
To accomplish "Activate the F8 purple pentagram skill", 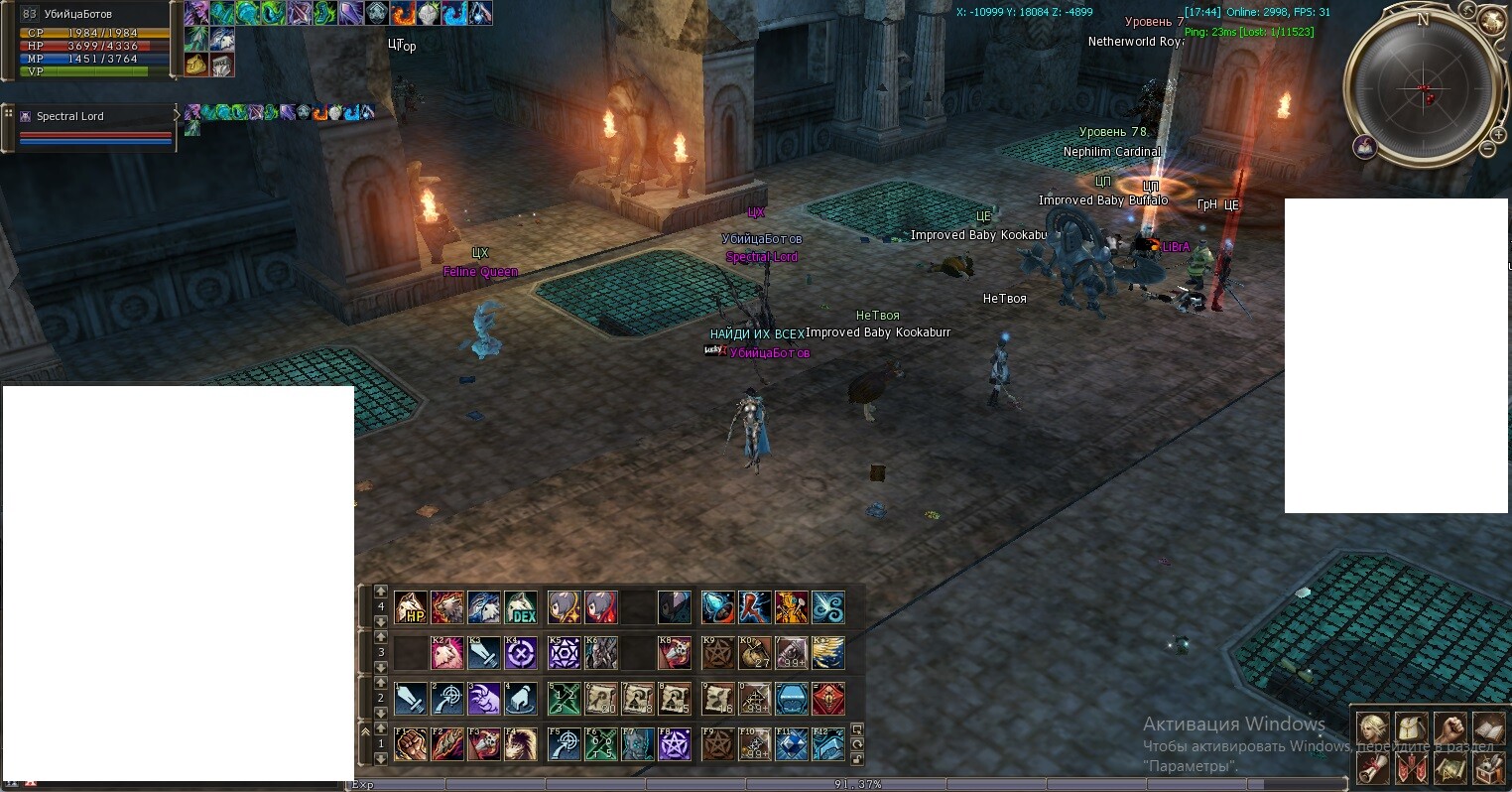I will tap(675, 744).
